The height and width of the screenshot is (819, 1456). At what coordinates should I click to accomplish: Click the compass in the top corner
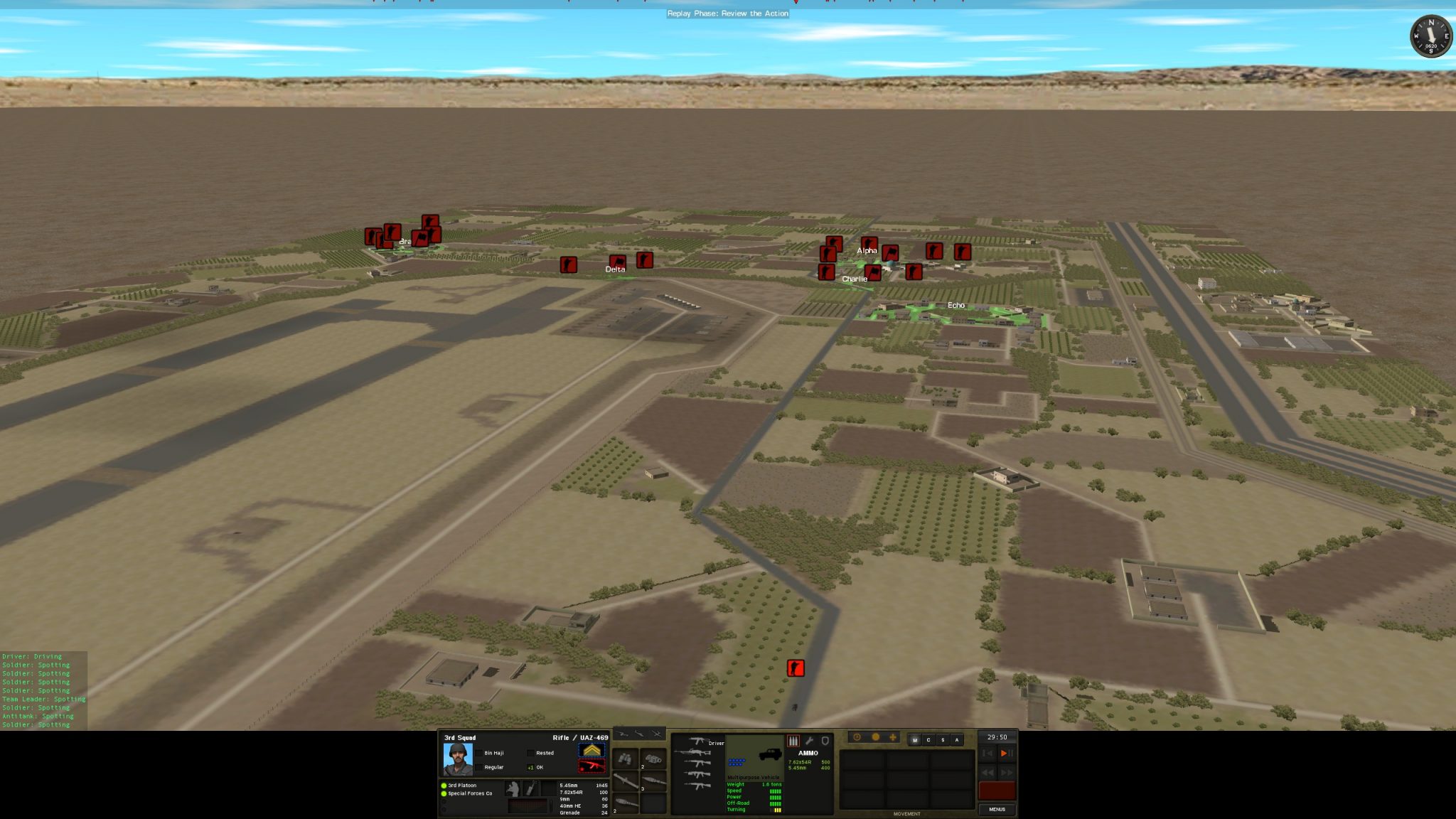(x=1430, y=36)
